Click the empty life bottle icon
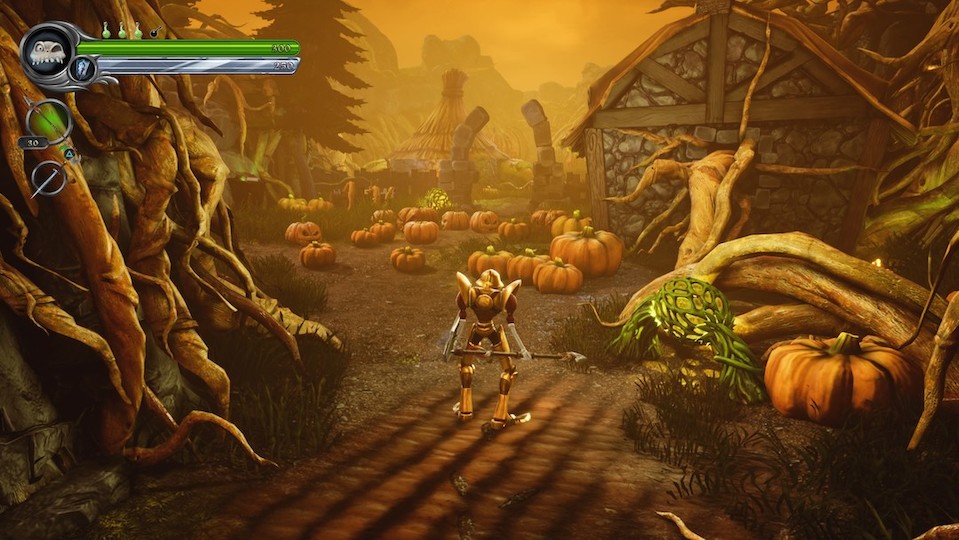 [154, 32]
